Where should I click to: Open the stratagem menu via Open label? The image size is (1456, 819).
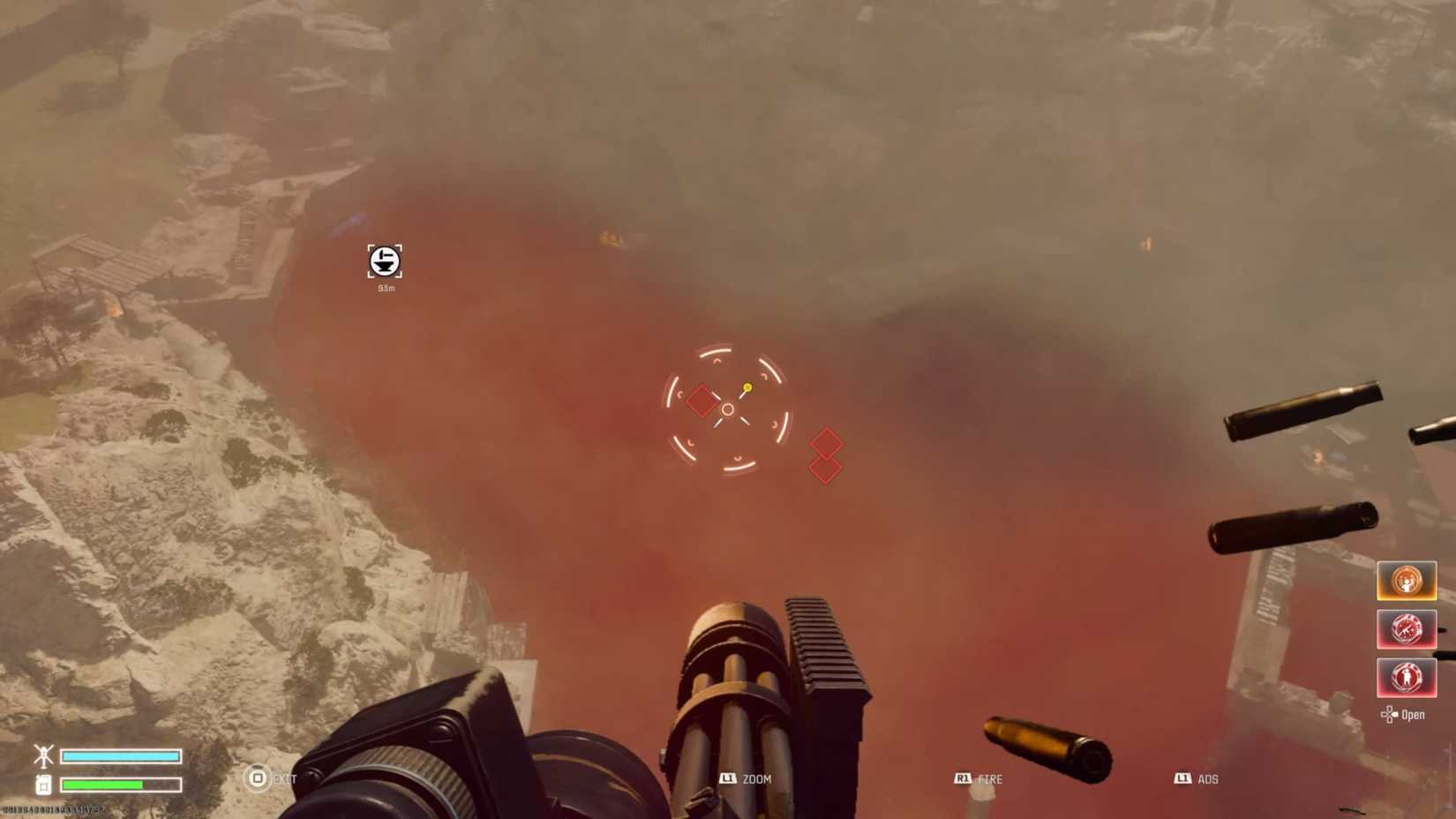pos(1413,715)
